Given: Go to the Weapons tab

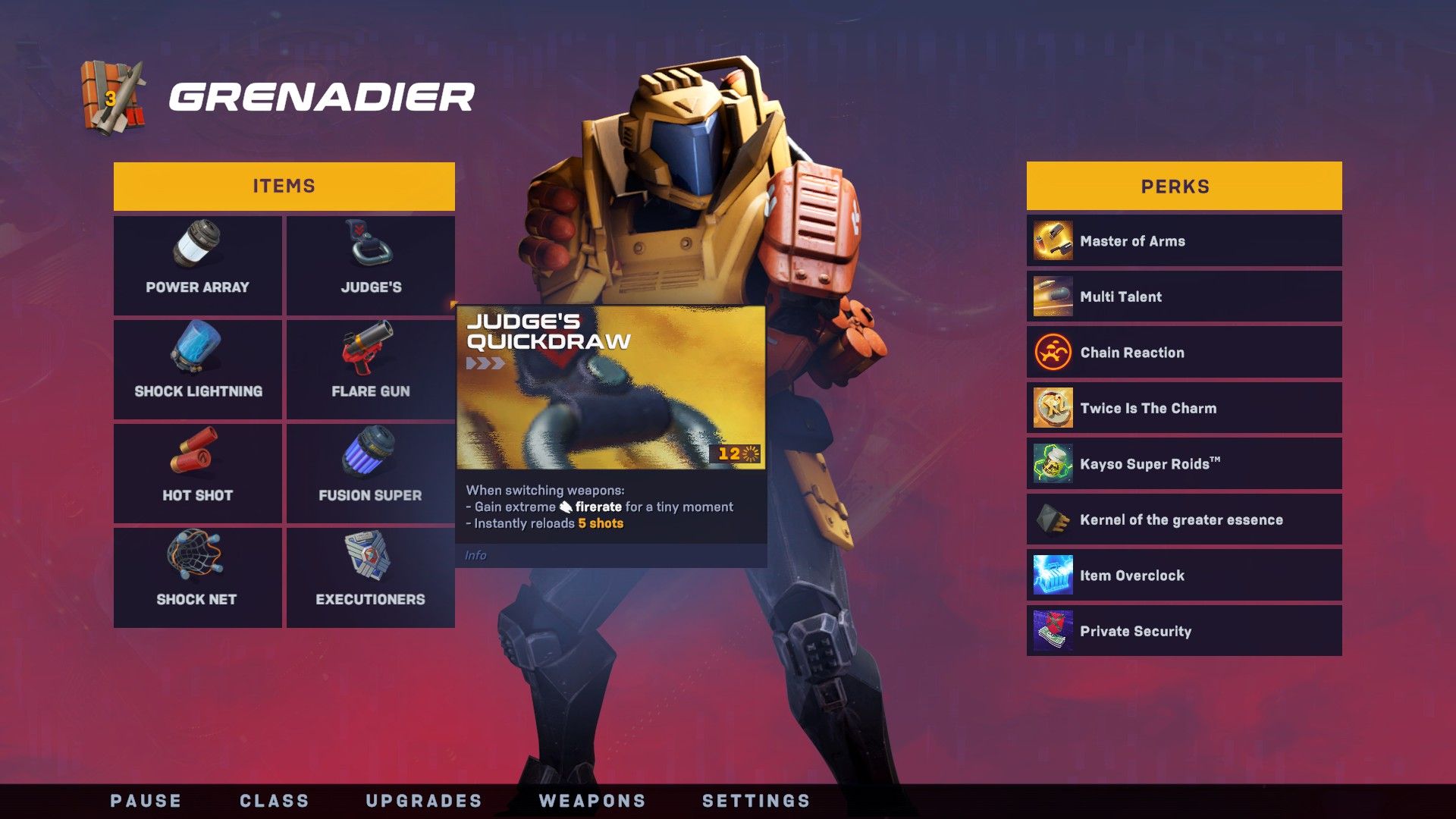Looking at the screenshot, I should [x=592, y=801].
